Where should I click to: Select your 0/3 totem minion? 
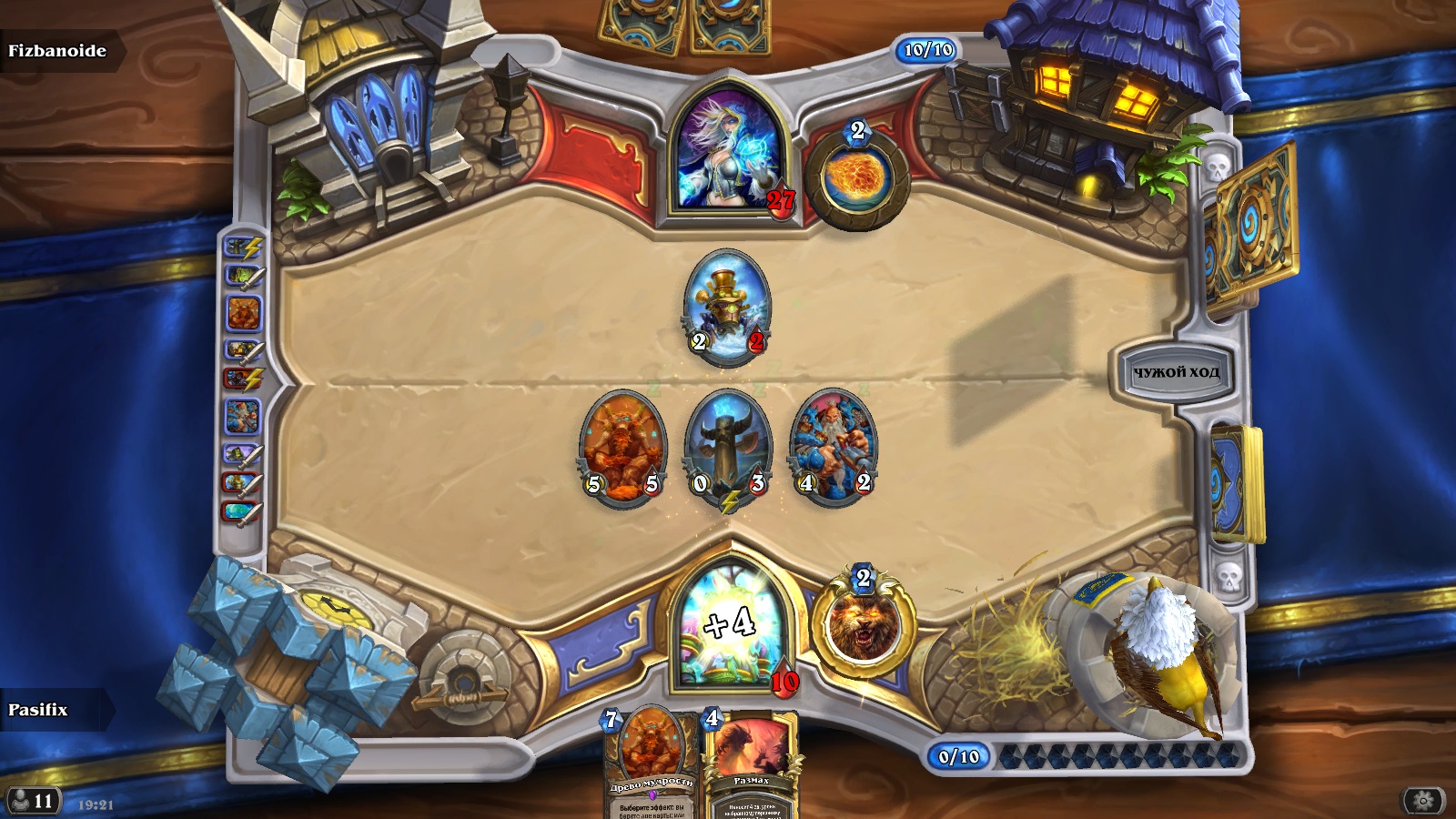coord(728,448)
